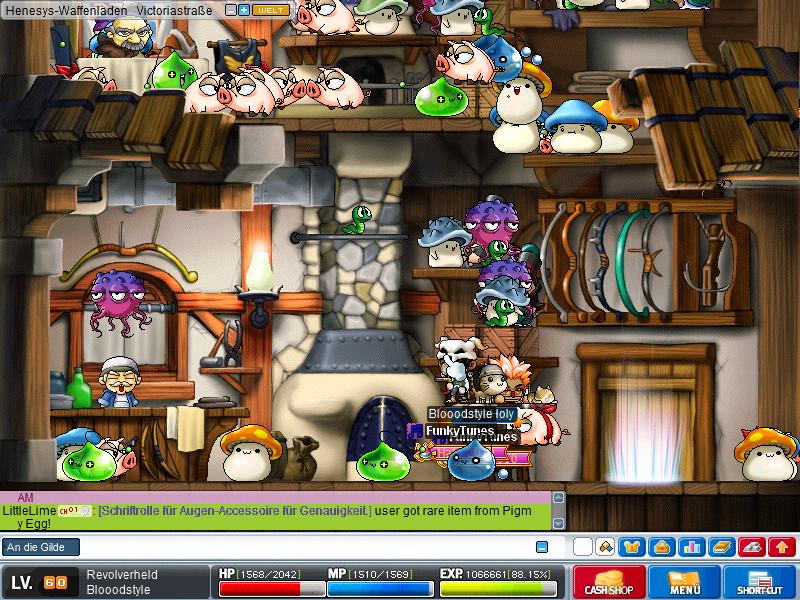
Task: Open the stats bar-chart icon
Action: 691,547
